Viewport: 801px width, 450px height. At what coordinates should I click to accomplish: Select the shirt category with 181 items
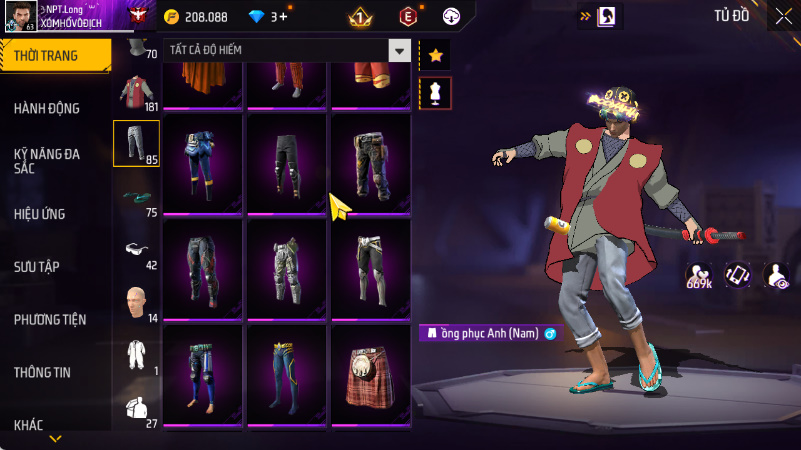[136, 91]
